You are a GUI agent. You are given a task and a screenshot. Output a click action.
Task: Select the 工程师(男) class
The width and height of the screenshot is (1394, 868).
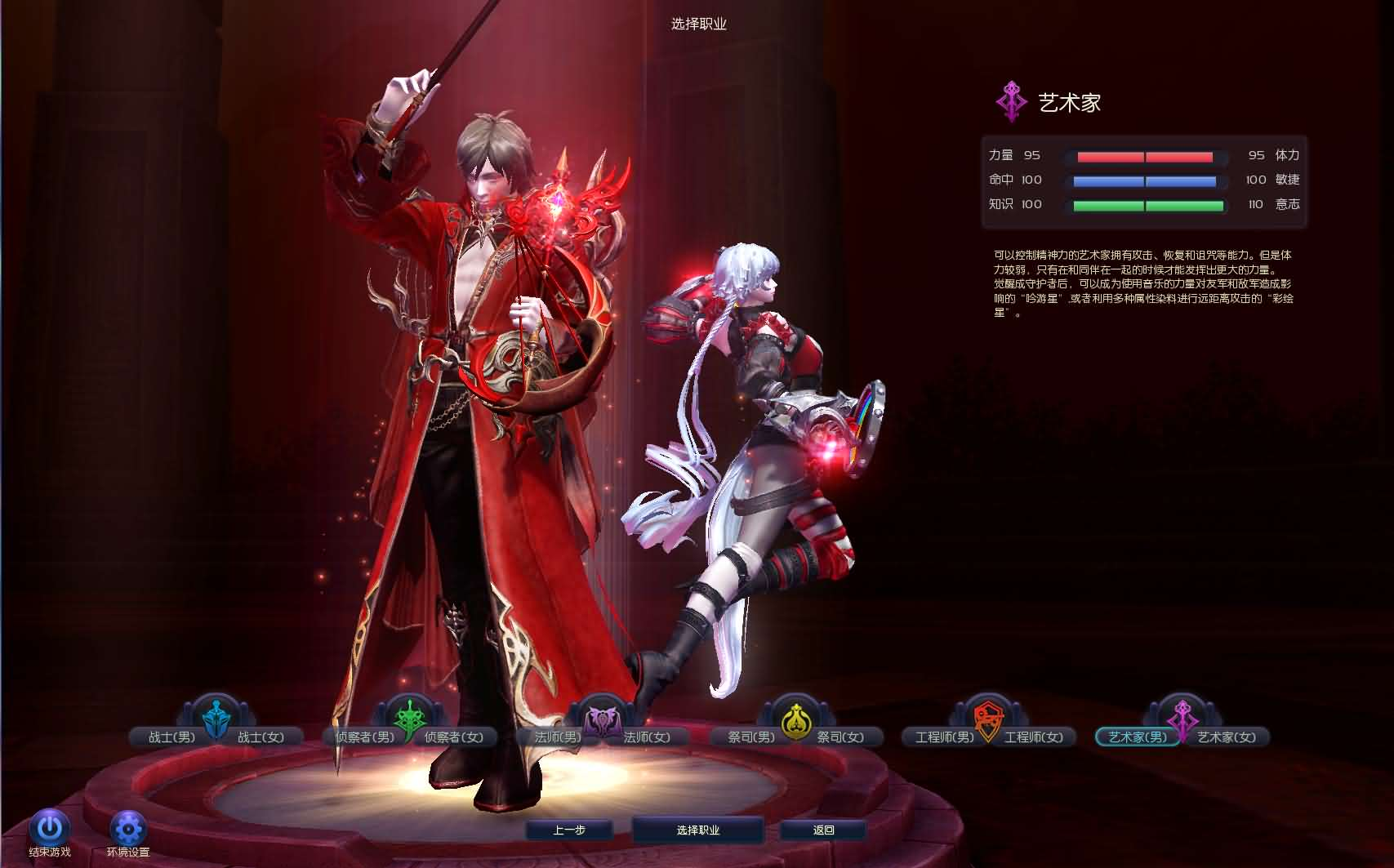(944, 737)
